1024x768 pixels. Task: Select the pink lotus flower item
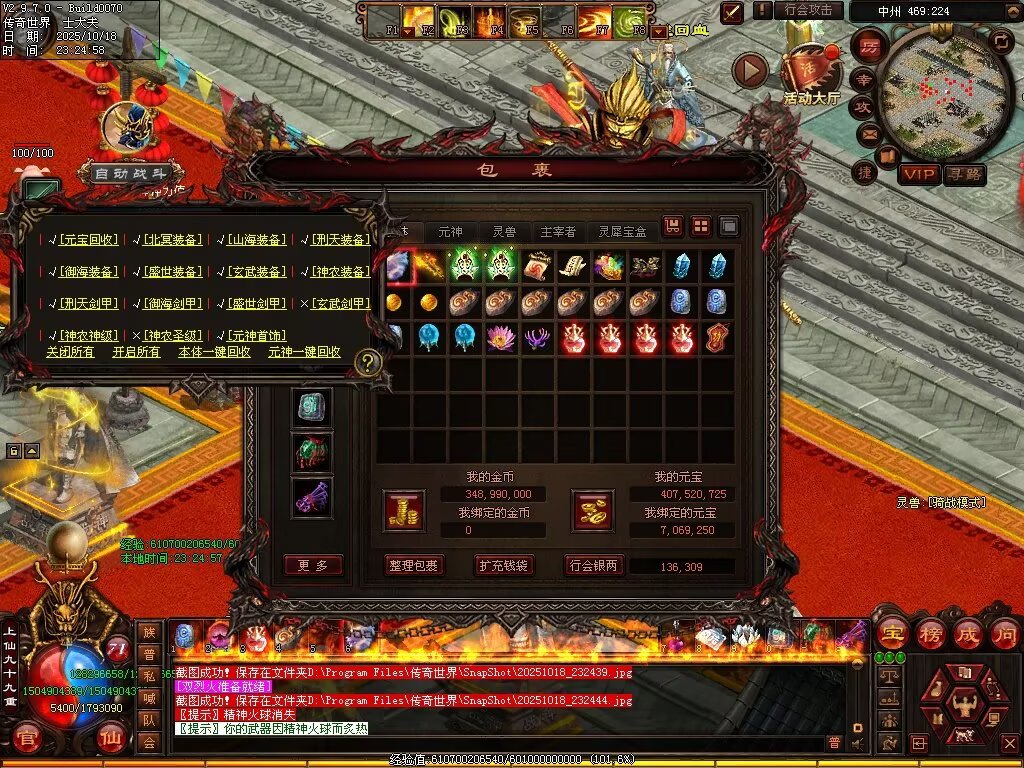point(500,337)
